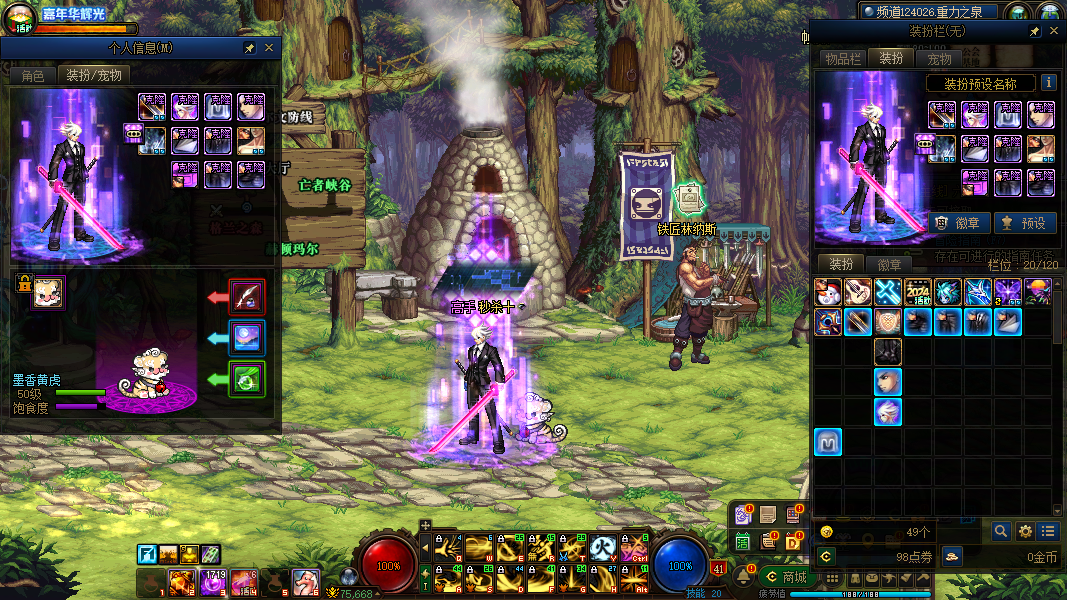This screenshot has width=1067, height=600.
Task: Close the 个人信息 personal info window
Action: click(x=269, y=48)
